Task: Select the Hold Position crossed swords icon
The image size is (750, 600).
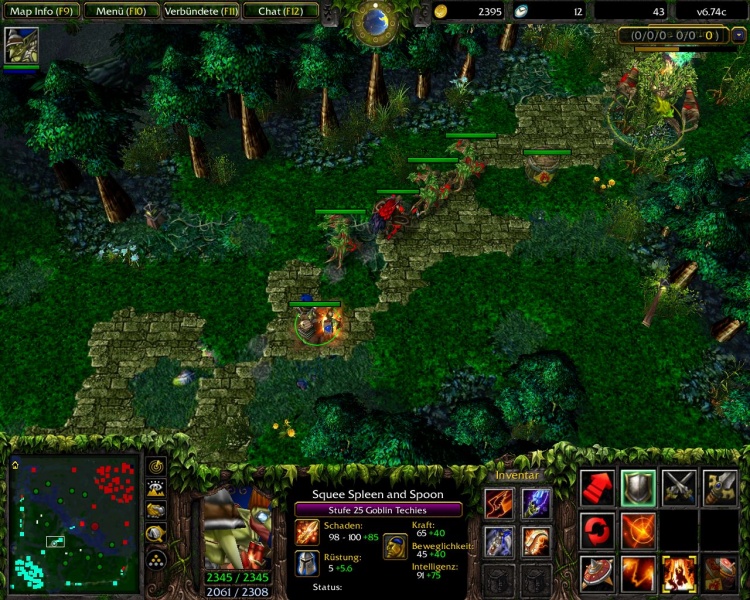Action: pos(679,487)
